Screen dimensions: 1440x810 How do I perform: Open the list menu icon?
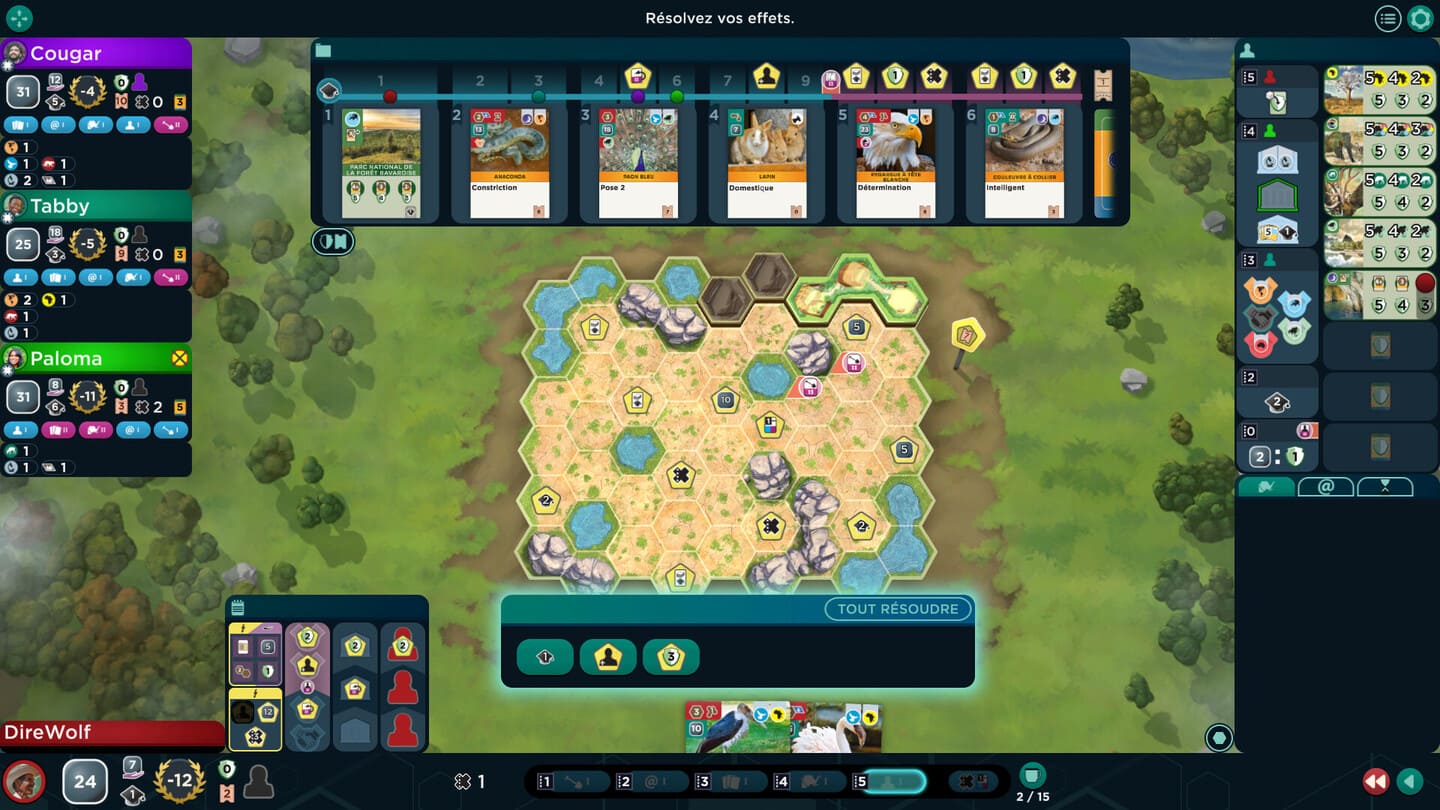(x=1387, y=18)
